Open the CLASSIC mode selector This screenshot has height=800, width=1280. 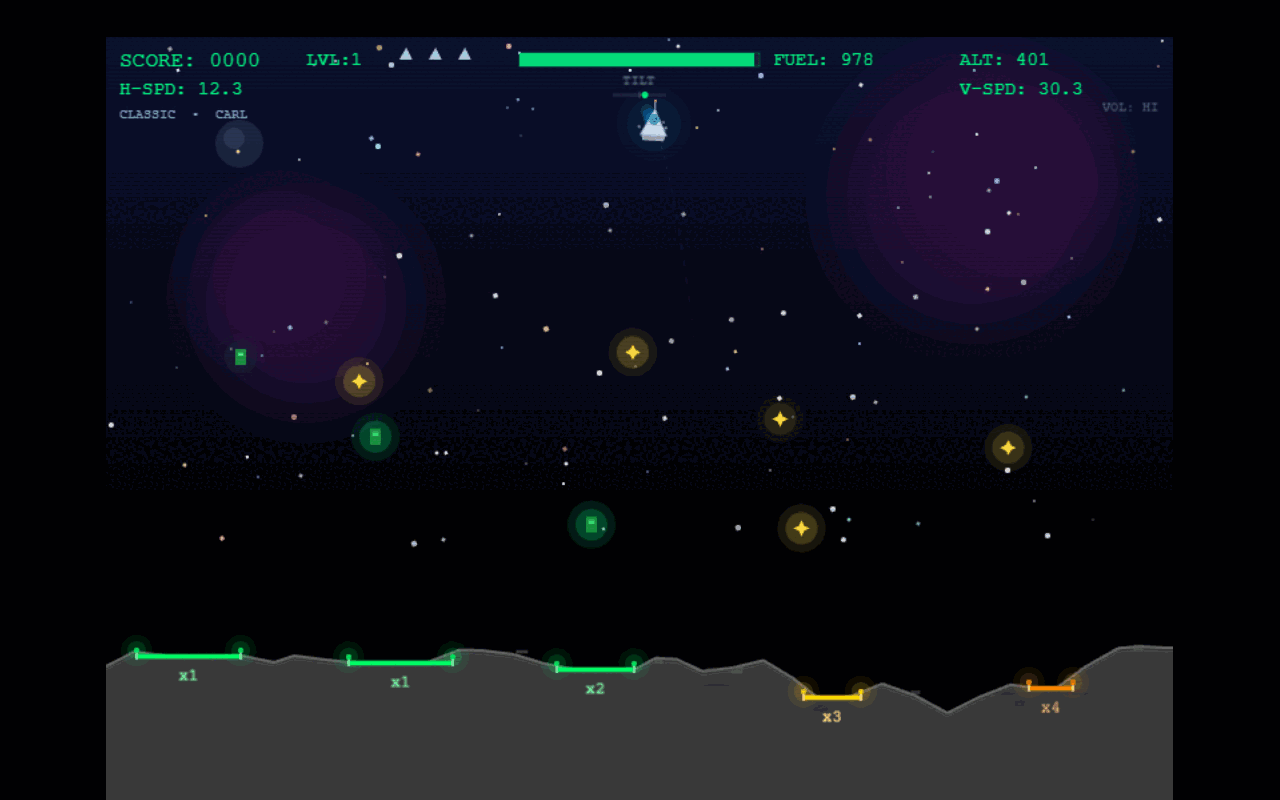tap(147, 114)
